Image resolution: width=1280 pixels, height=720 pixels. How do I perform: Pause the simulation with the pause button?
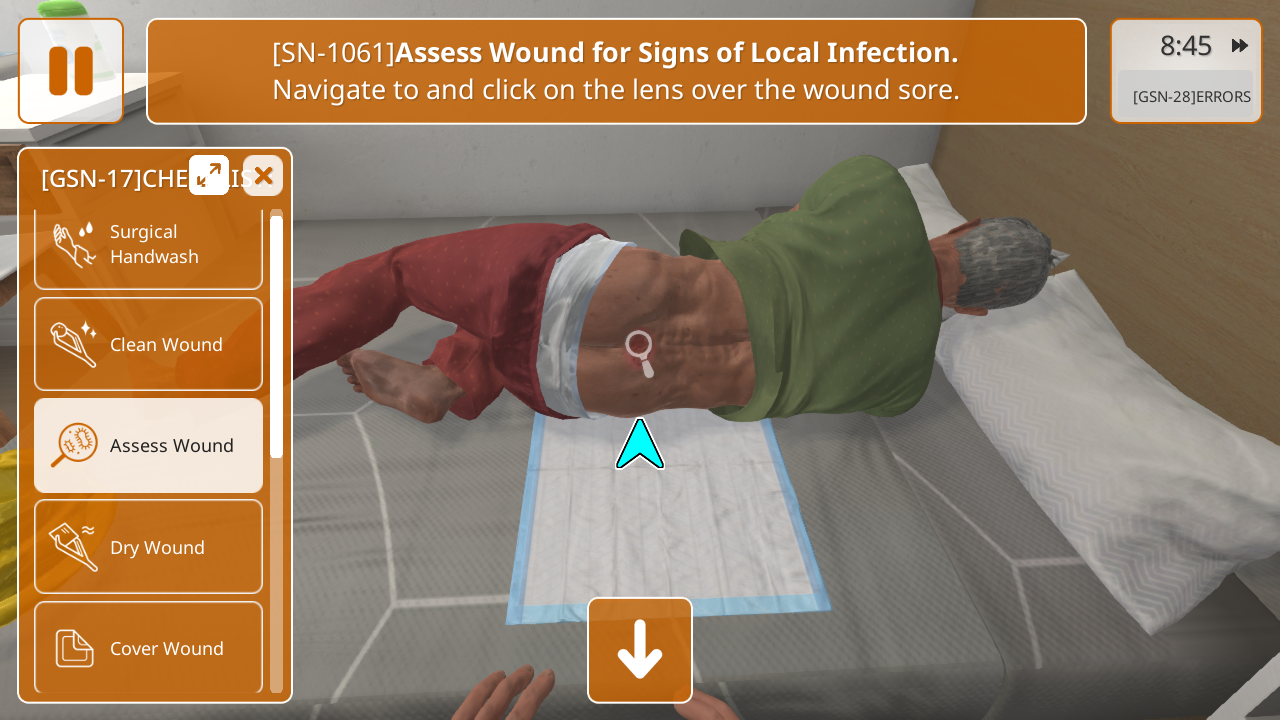point(71,71)
